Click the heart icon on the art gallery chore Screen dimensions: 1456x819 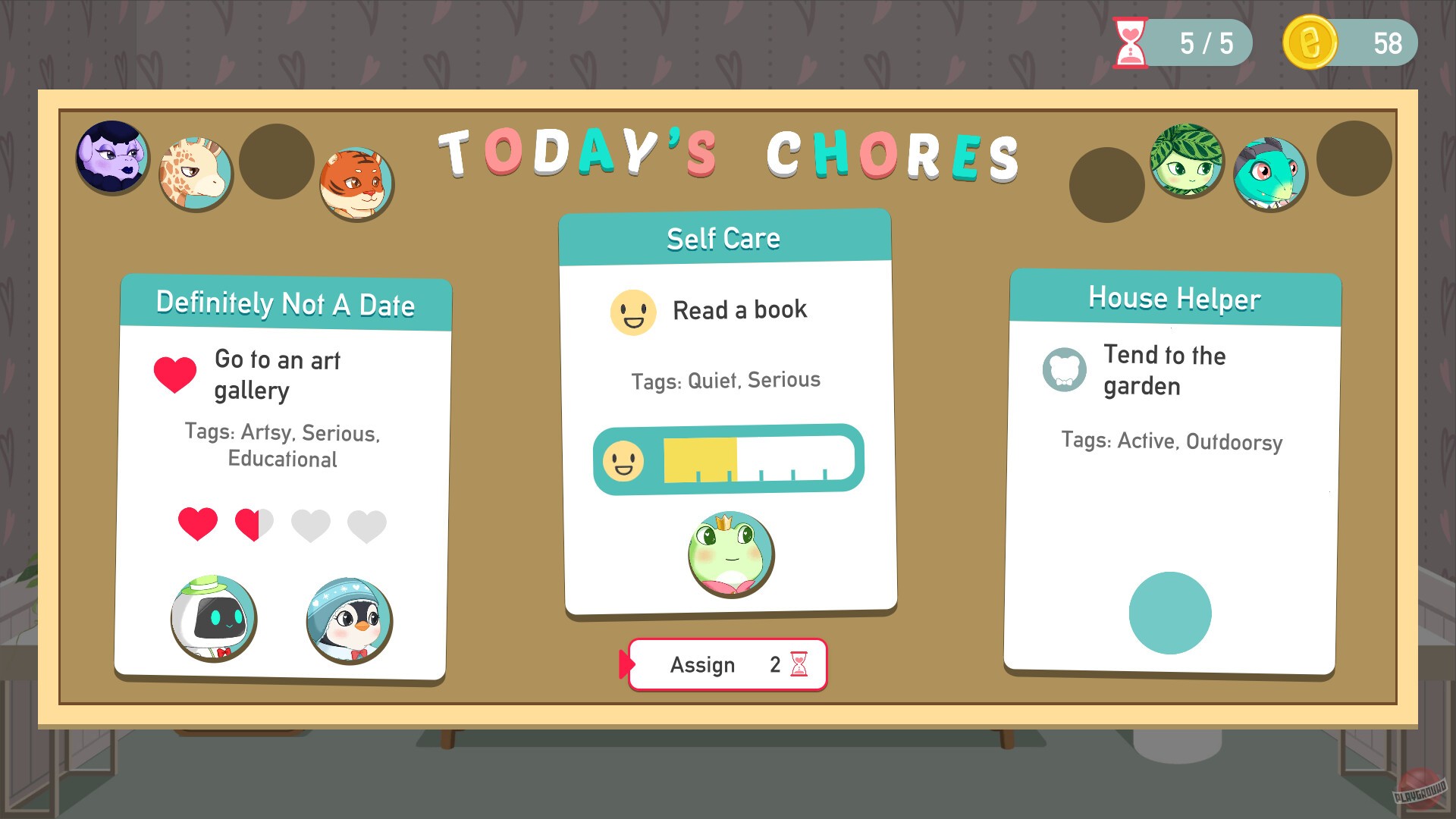(x=176, y=373)
